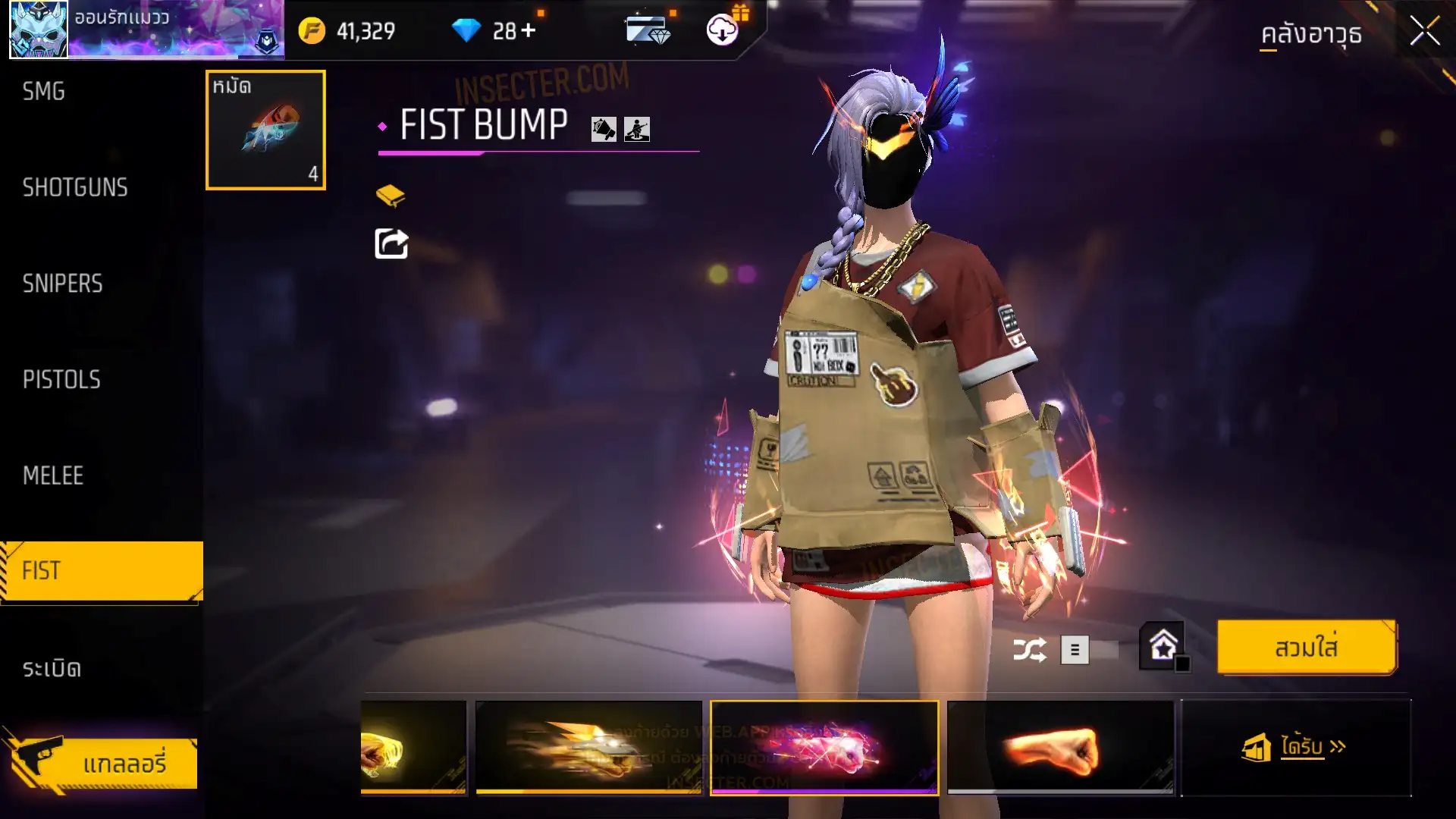Choose the pink glowing fist skin thumbnail
Viewport: 1456px width, 819px height.
[824, 748]
